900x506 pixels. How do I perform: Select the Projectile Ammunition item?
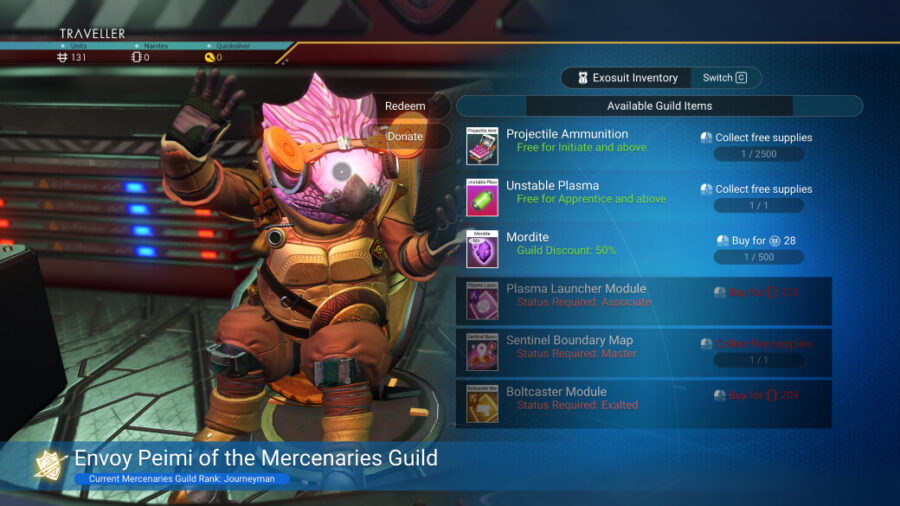coord(567,134)
